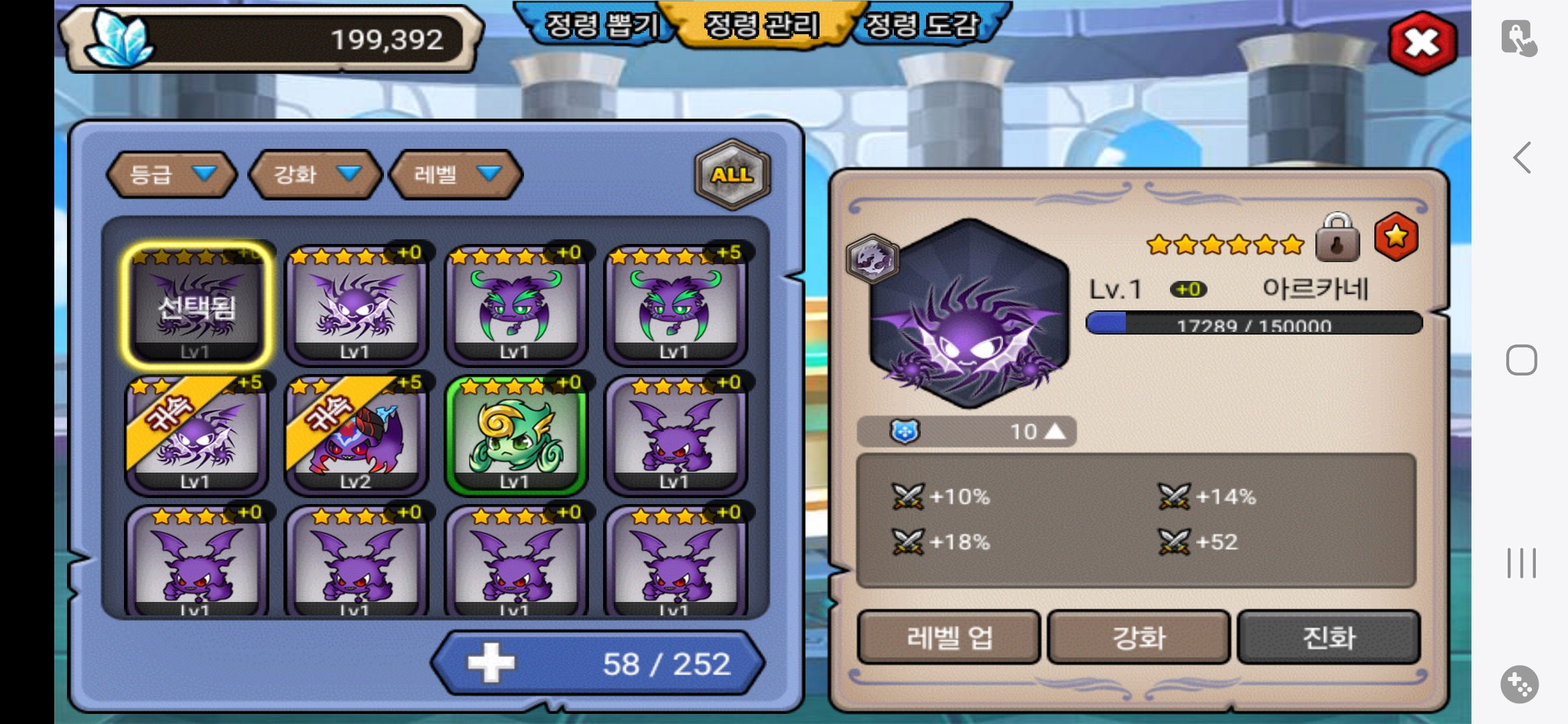Click the ALL hexagon filter button

point(732,174)
